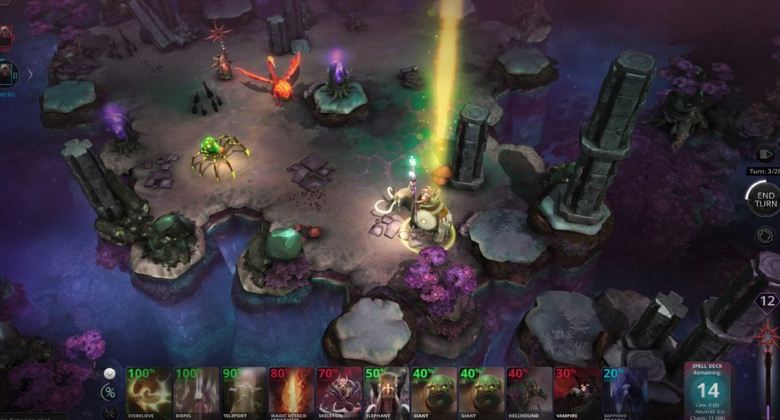Click the End Turn button

click(765, 198)
